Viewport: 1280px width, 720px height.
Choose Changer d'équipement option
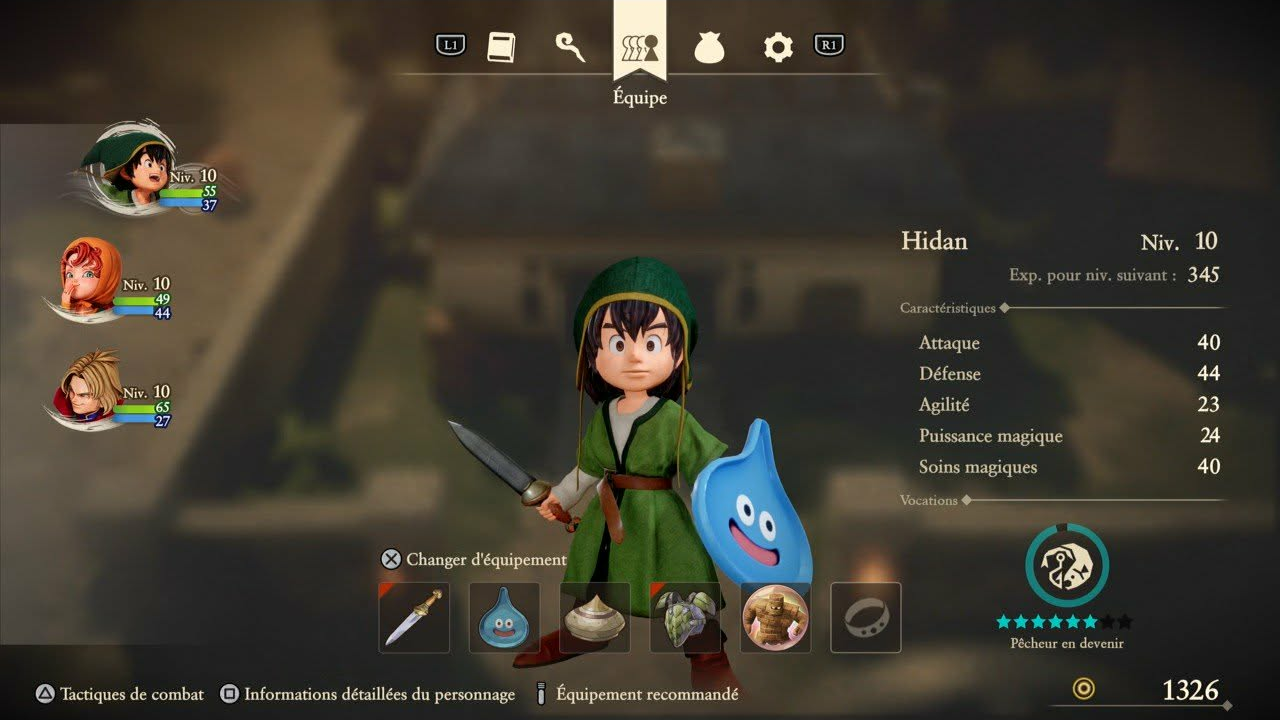click(x=475, y=560)
